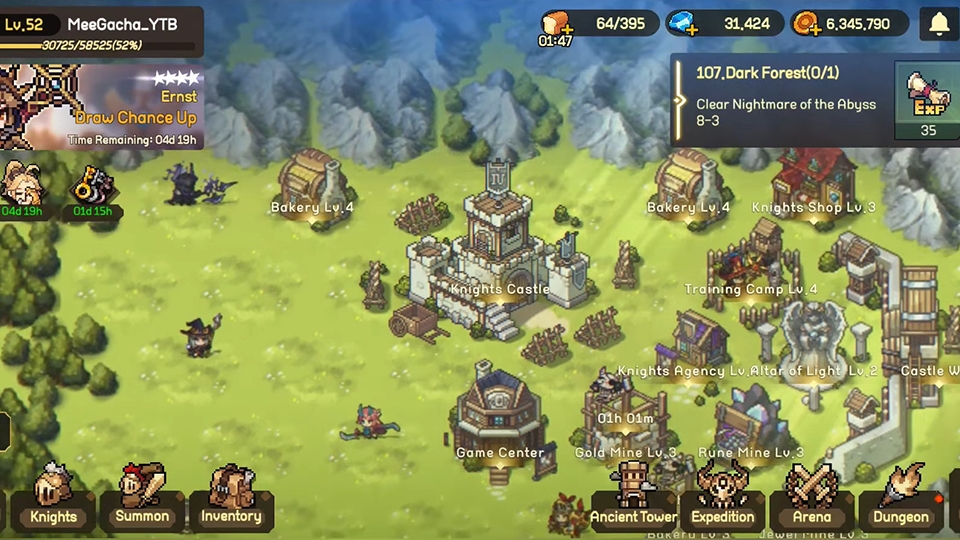Open the Inventory
960x540 pixels.
tap(231, 497)
